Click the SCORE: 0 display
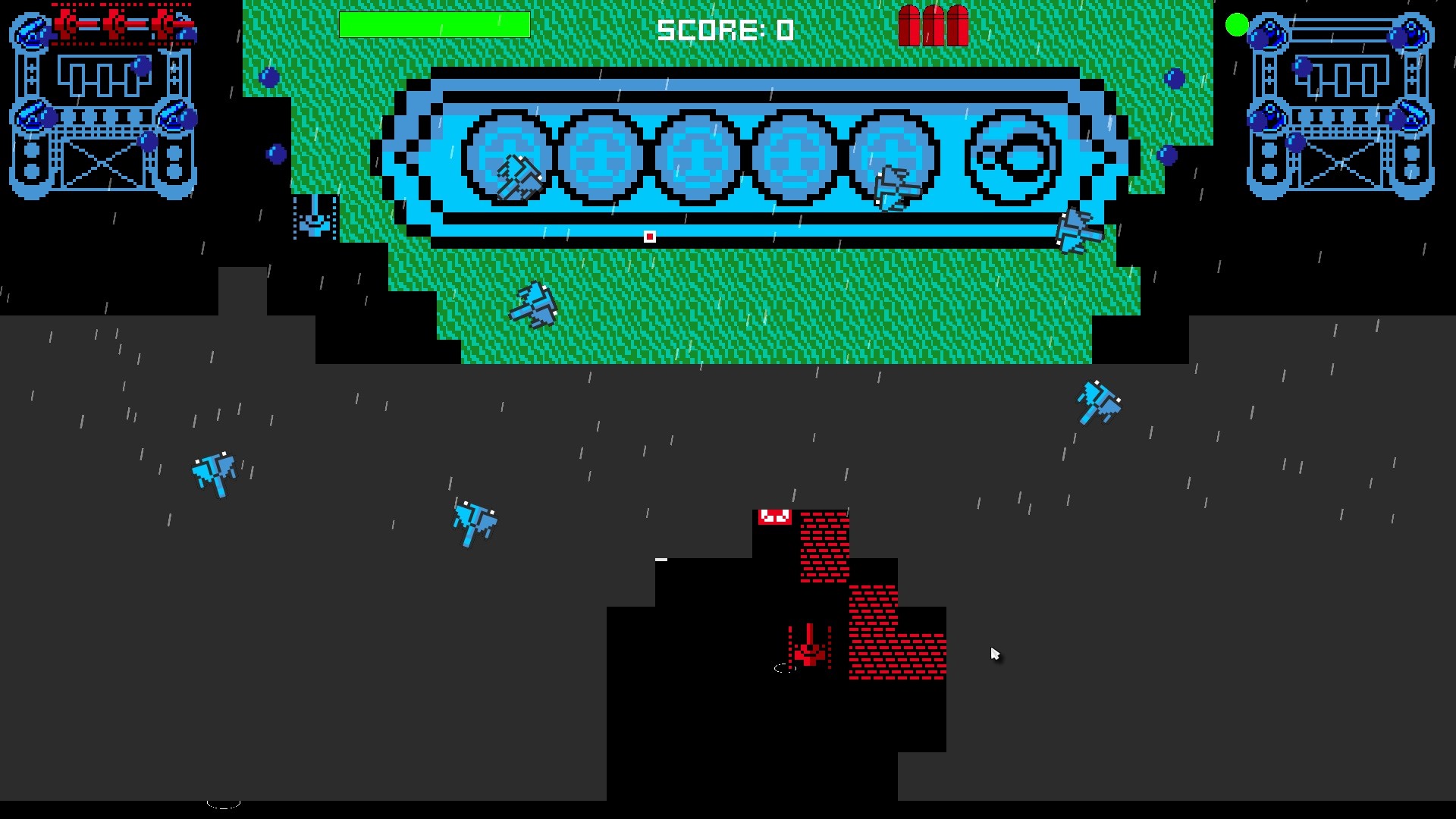Screen dimensions: 1456x819 coord(724,30)
